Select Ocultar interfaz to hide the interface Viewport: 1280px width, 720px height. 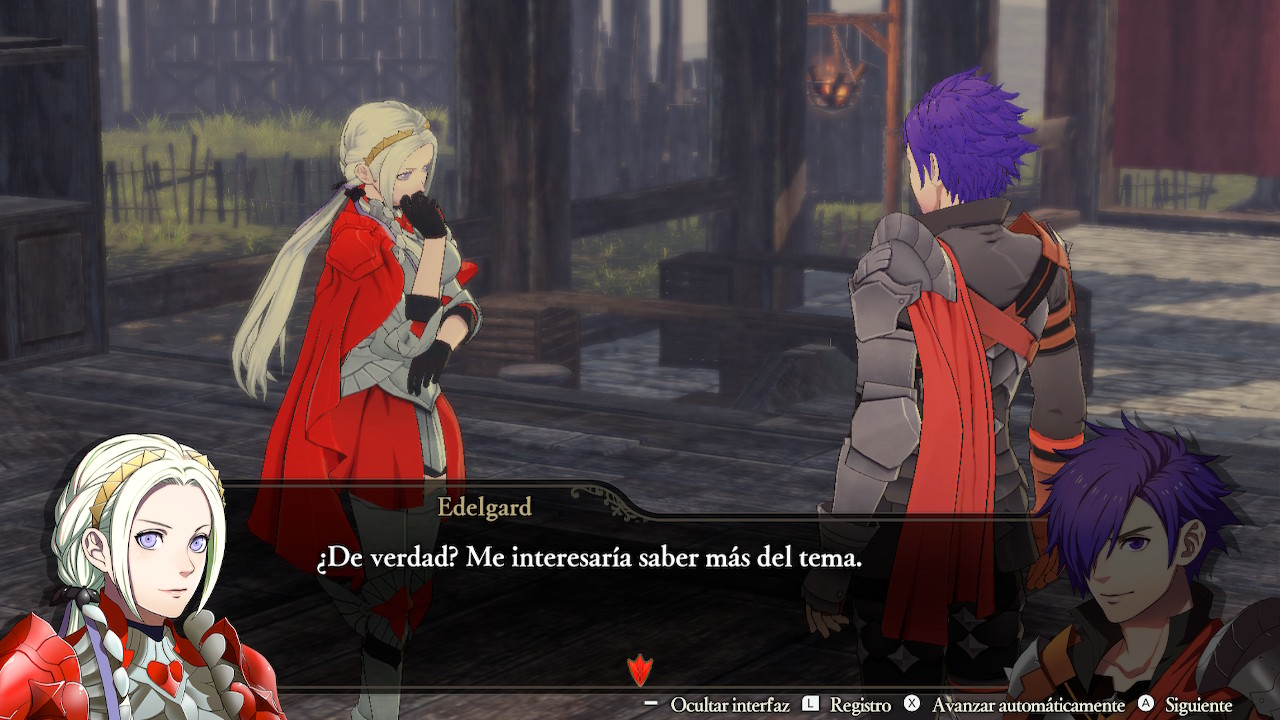pyautogui.click(x=729, y=705)
